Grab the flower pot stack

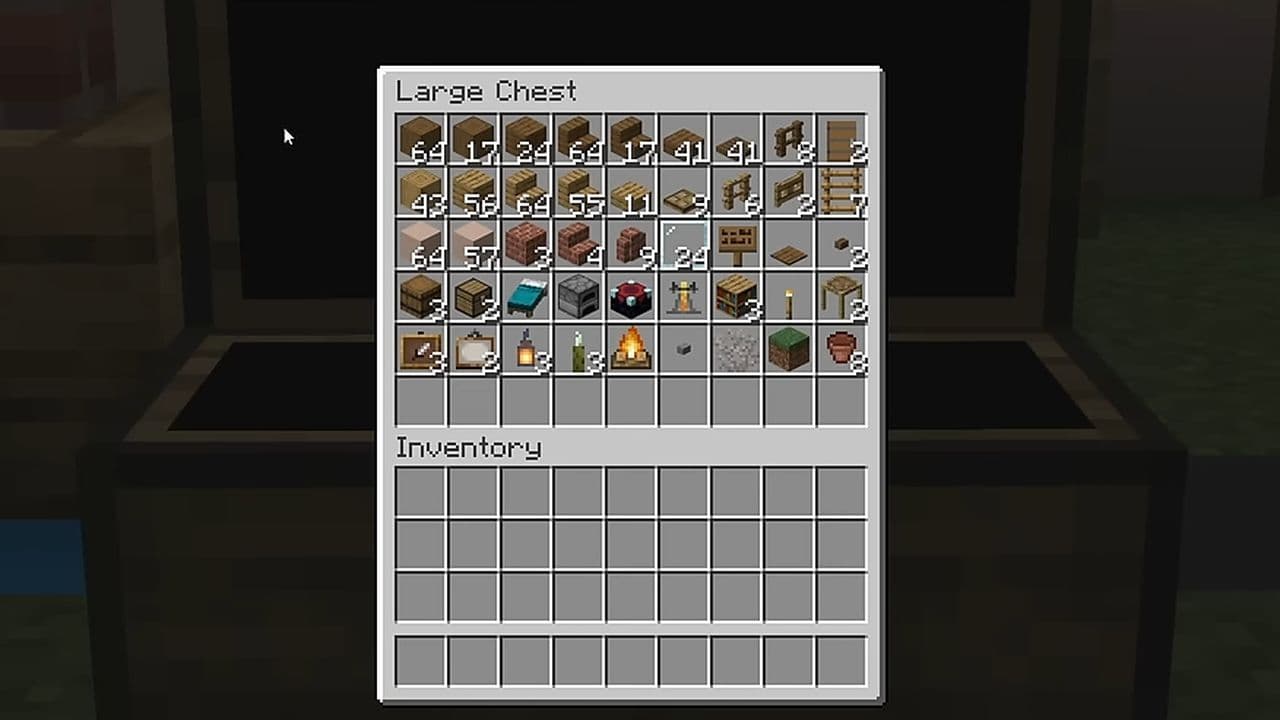click(x=842, y=349)
